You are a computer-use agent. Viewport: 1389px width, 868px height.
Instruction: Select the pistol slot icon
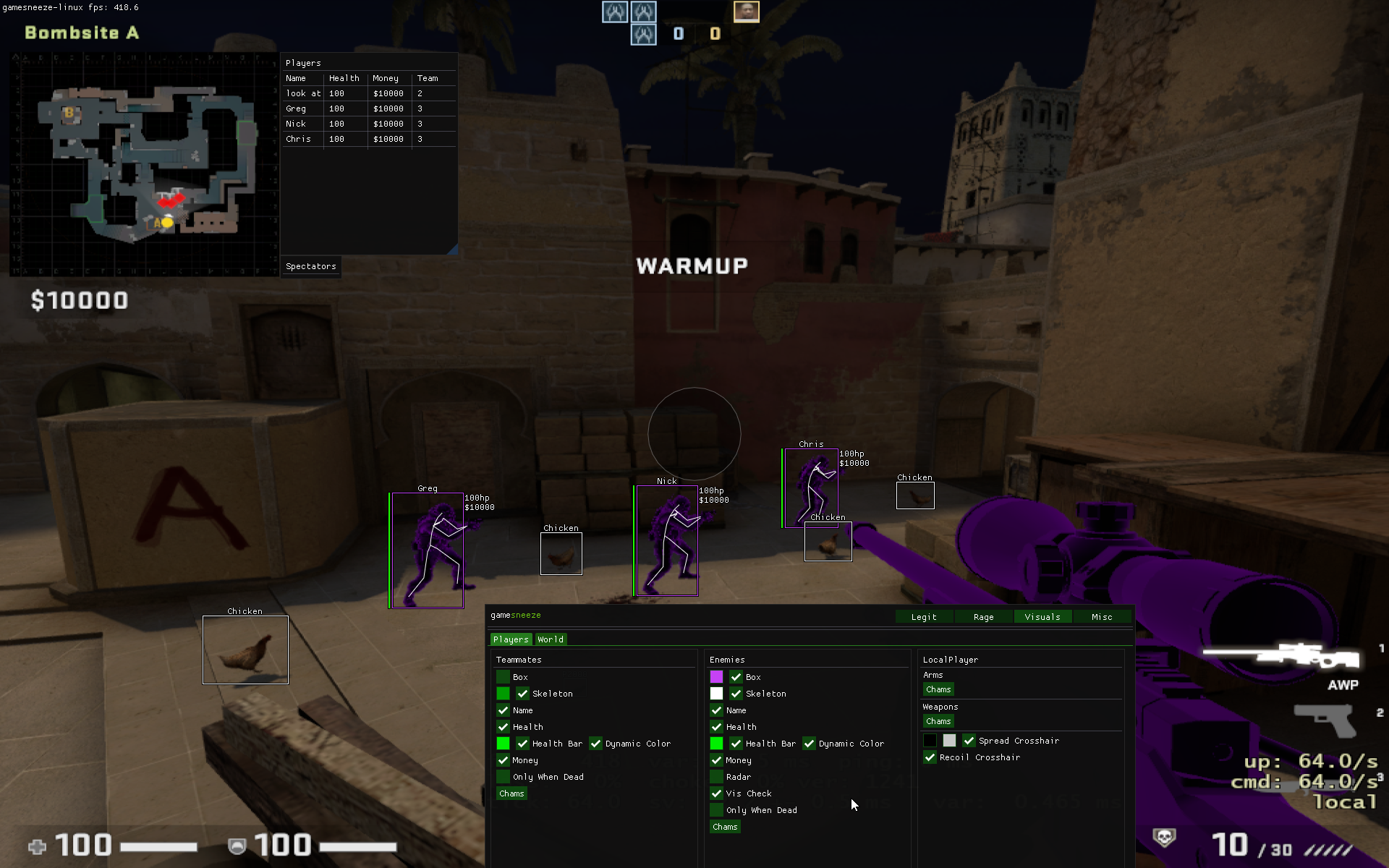1328,723
